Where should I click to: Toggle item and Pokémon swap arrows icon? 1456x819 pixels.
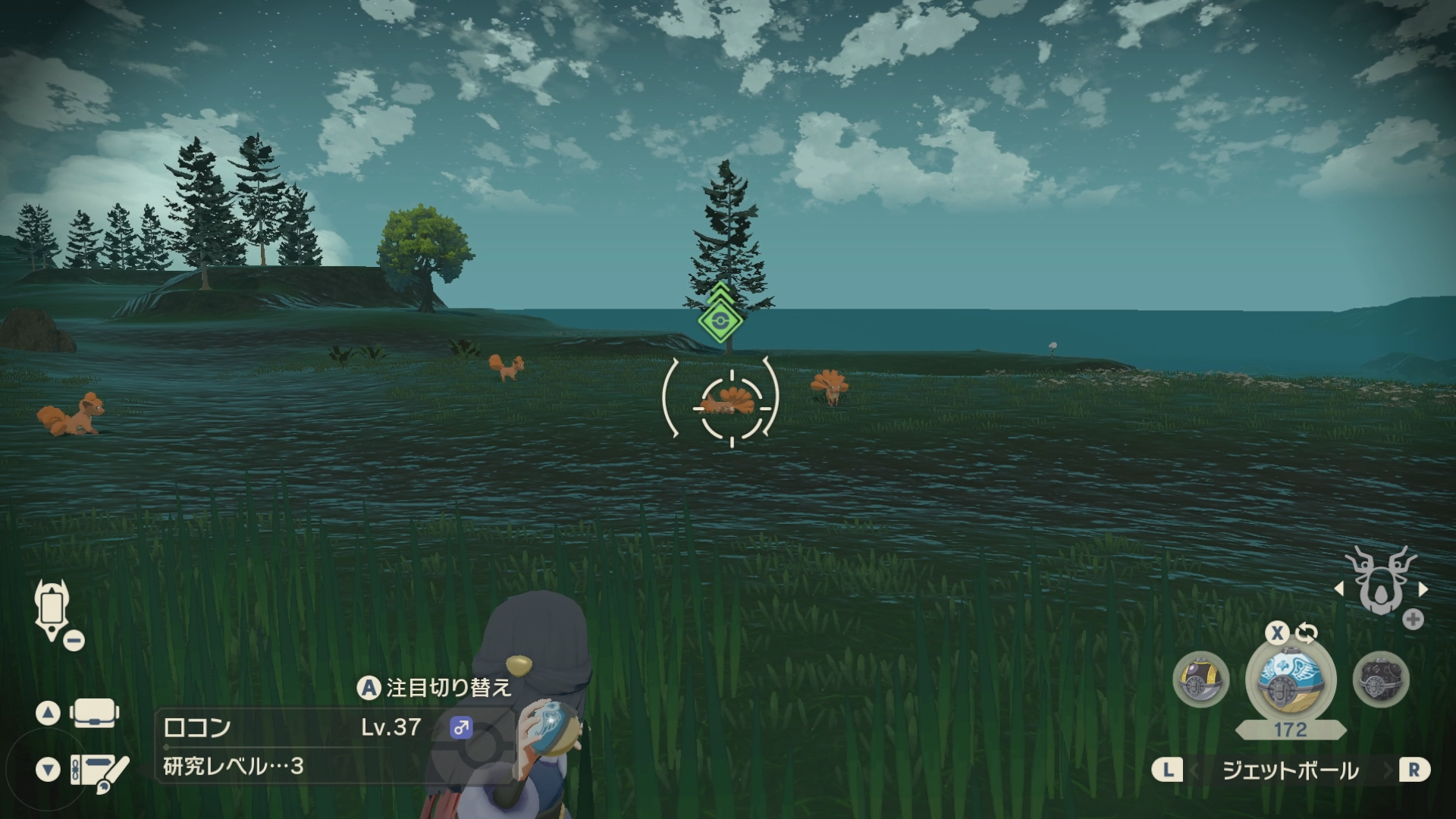click(1306, 632)
